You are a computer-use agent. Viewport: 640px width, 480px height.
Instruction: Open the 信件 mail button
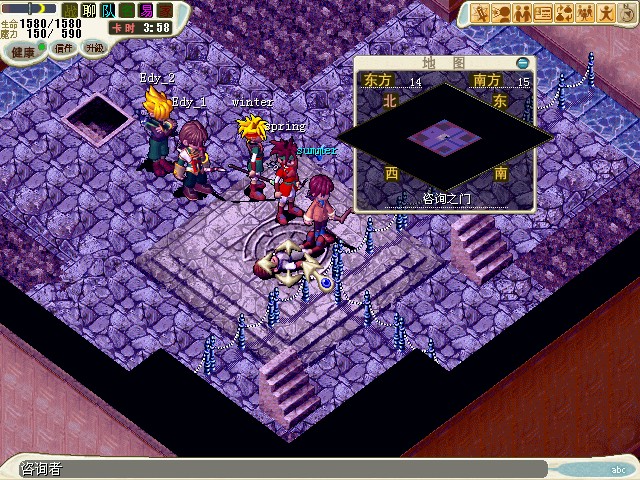pos(64,47)
